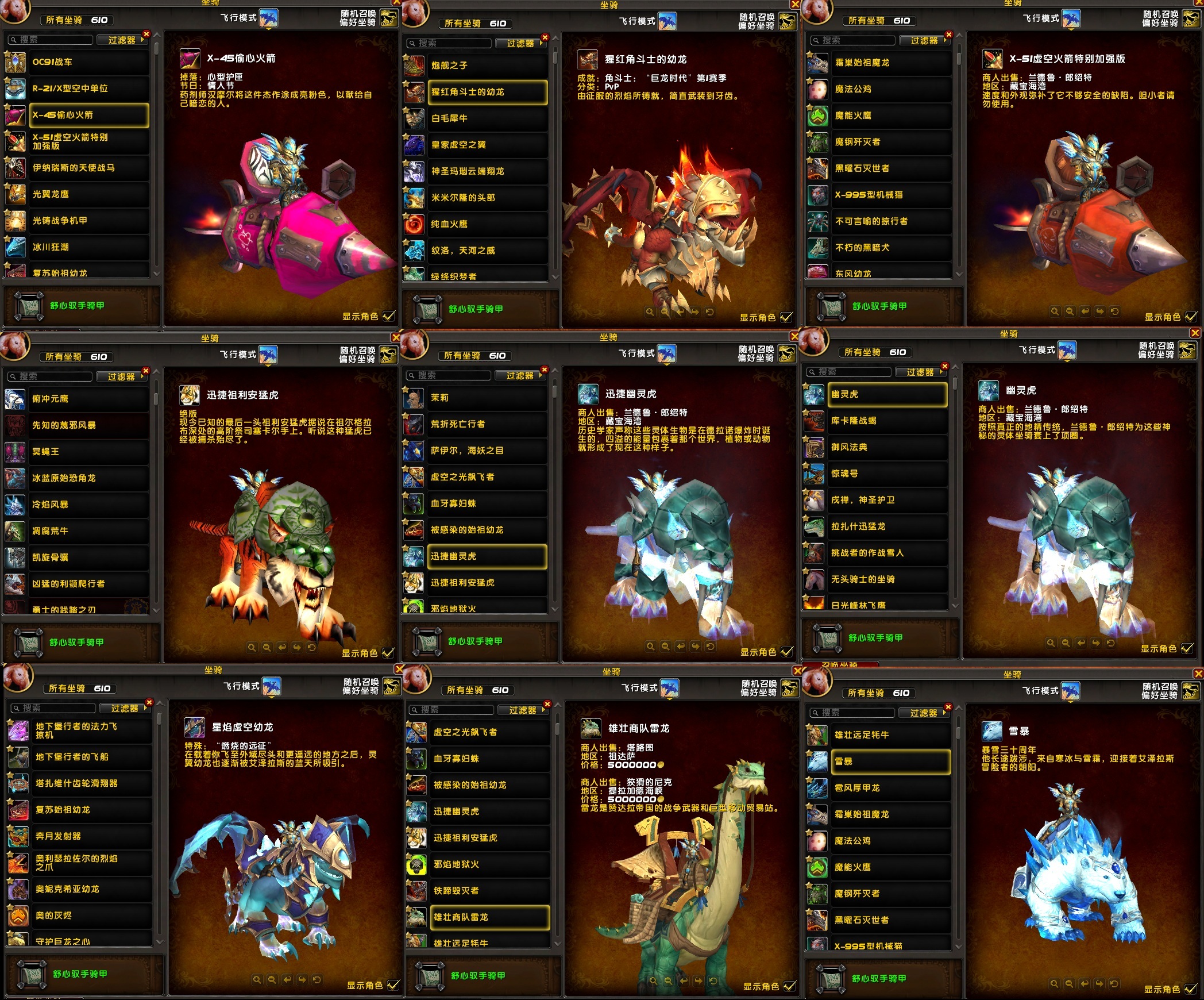Choose R-21/X型空中单位 in the mount list
The image size is (1204, 1000).
[x=86, y=89]
